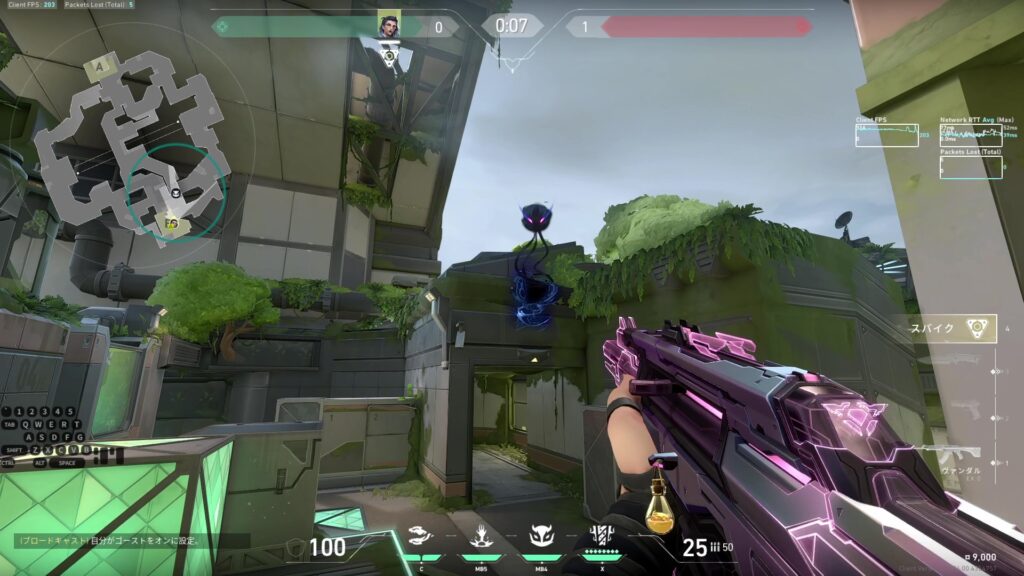Select the agent portrait in the top bar

pyautogui.click(x=389, y=24)
